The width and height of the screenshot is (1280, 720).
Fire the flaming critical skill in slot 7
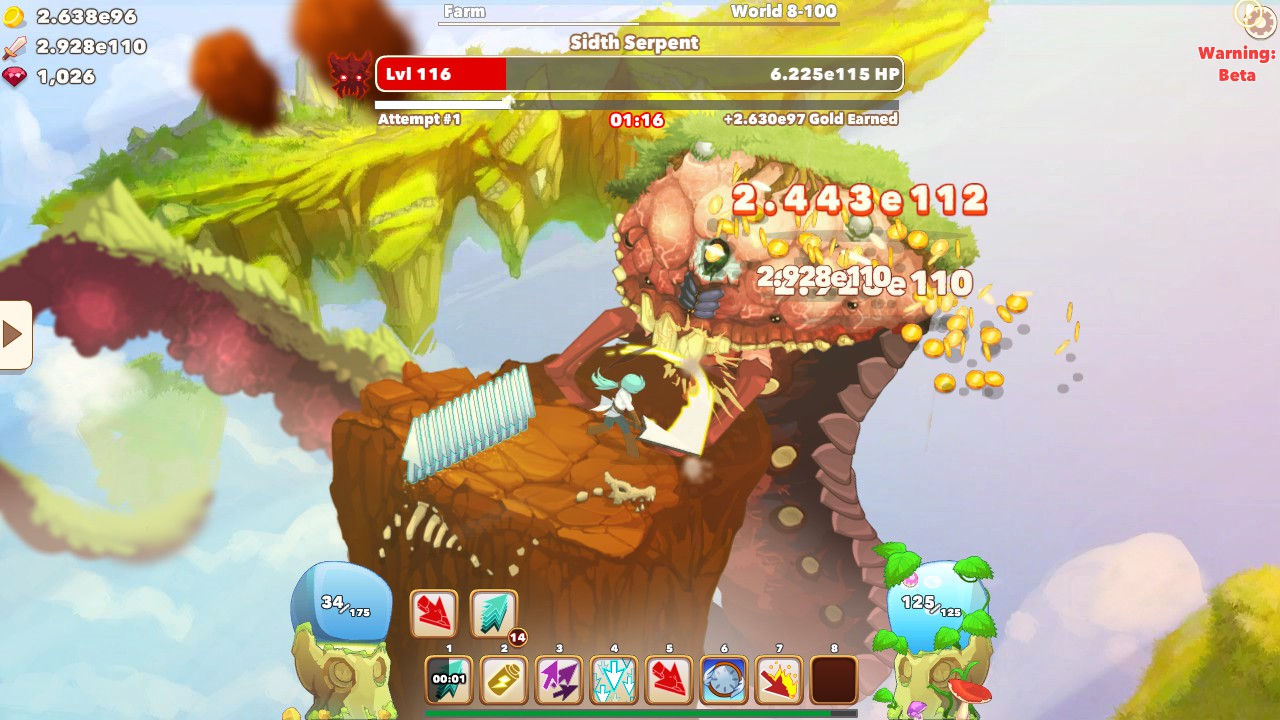778,679
